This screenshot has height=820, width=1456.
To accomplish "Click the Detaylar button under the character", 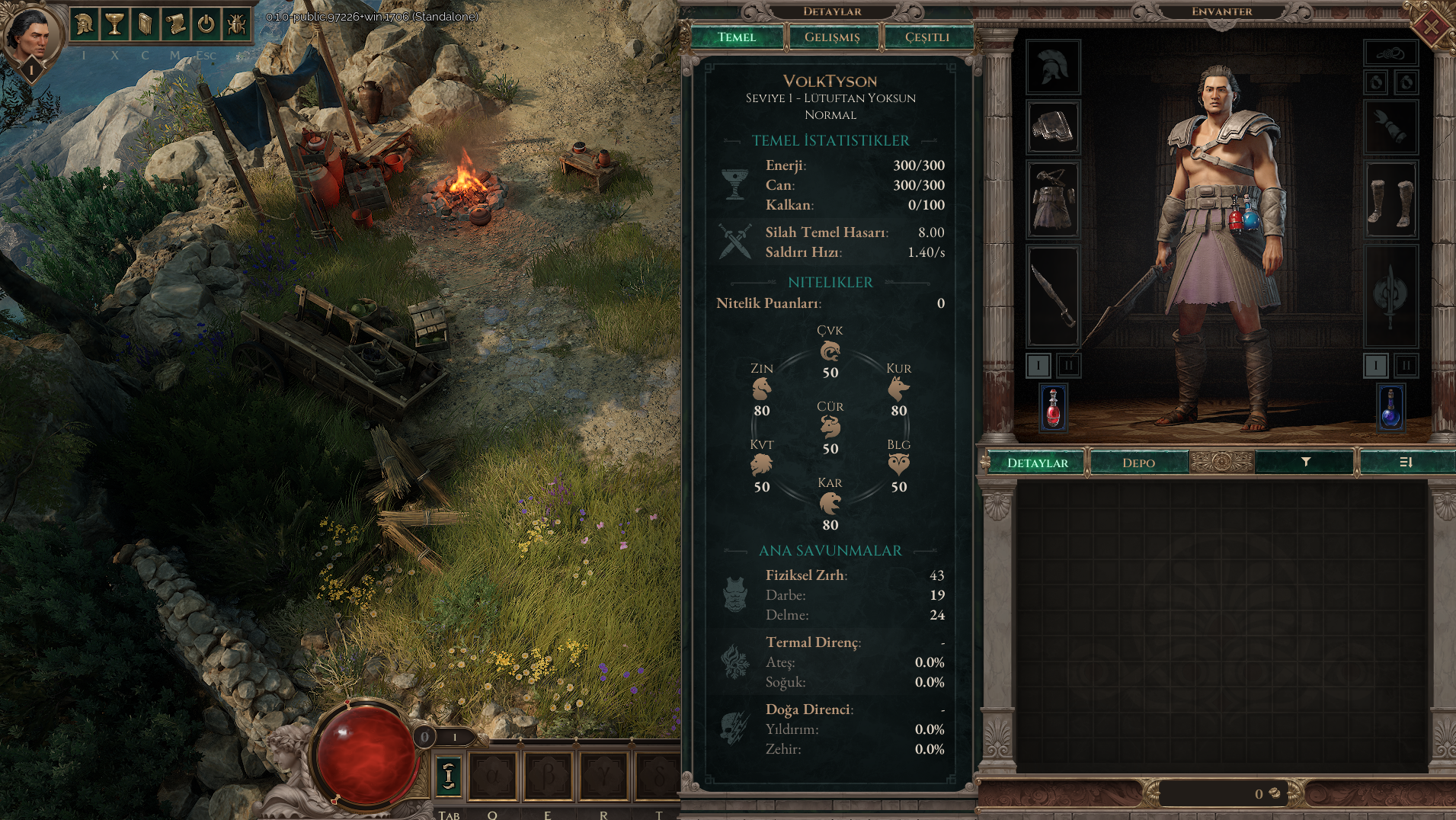I will pyautogui.click(x=1037, y=463).
